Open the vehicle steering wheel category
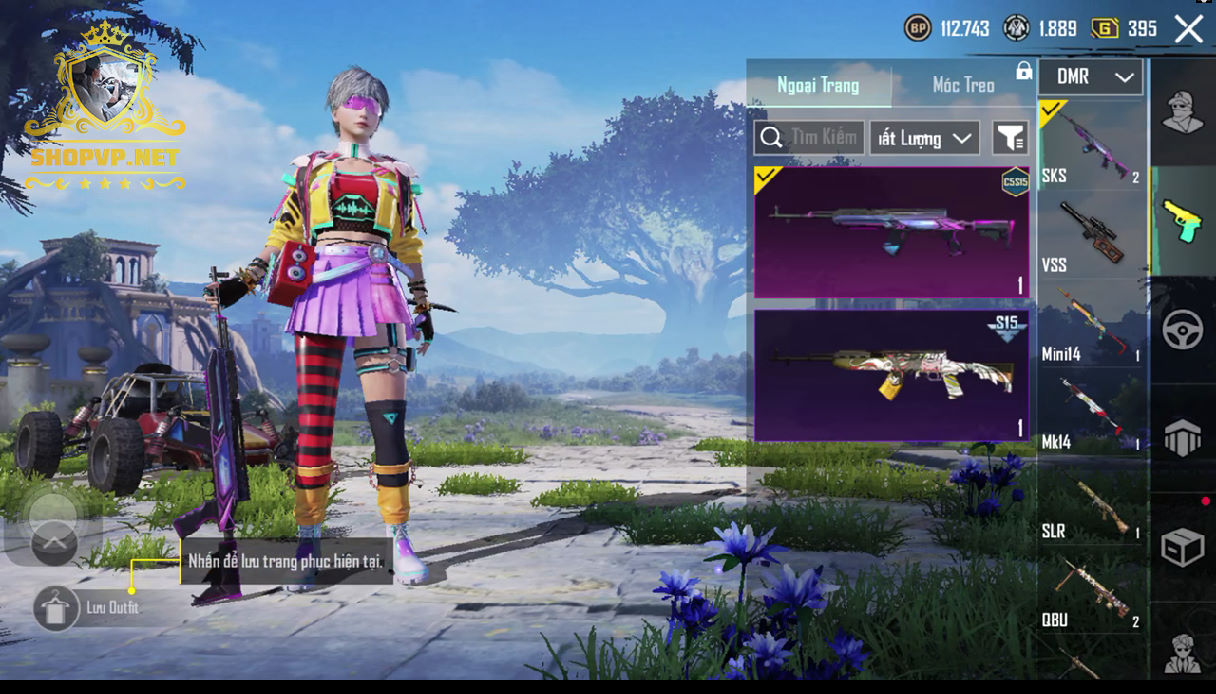 1182,330
